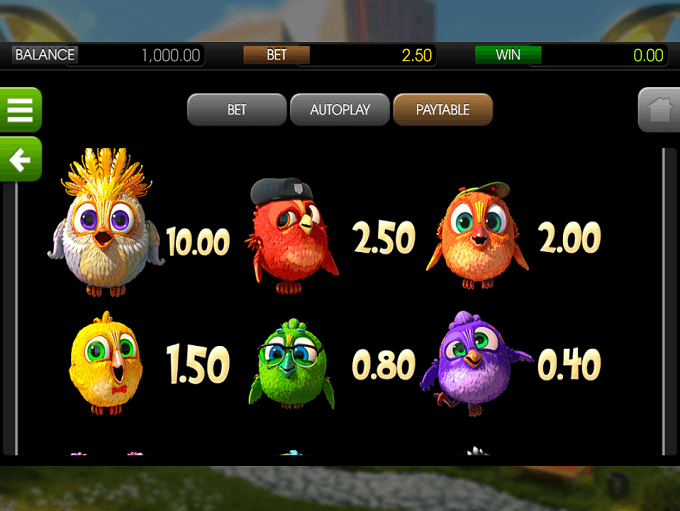Select the AUTOPLAY tab
This screenshot has height=511, width=680.
pos(339,110)
